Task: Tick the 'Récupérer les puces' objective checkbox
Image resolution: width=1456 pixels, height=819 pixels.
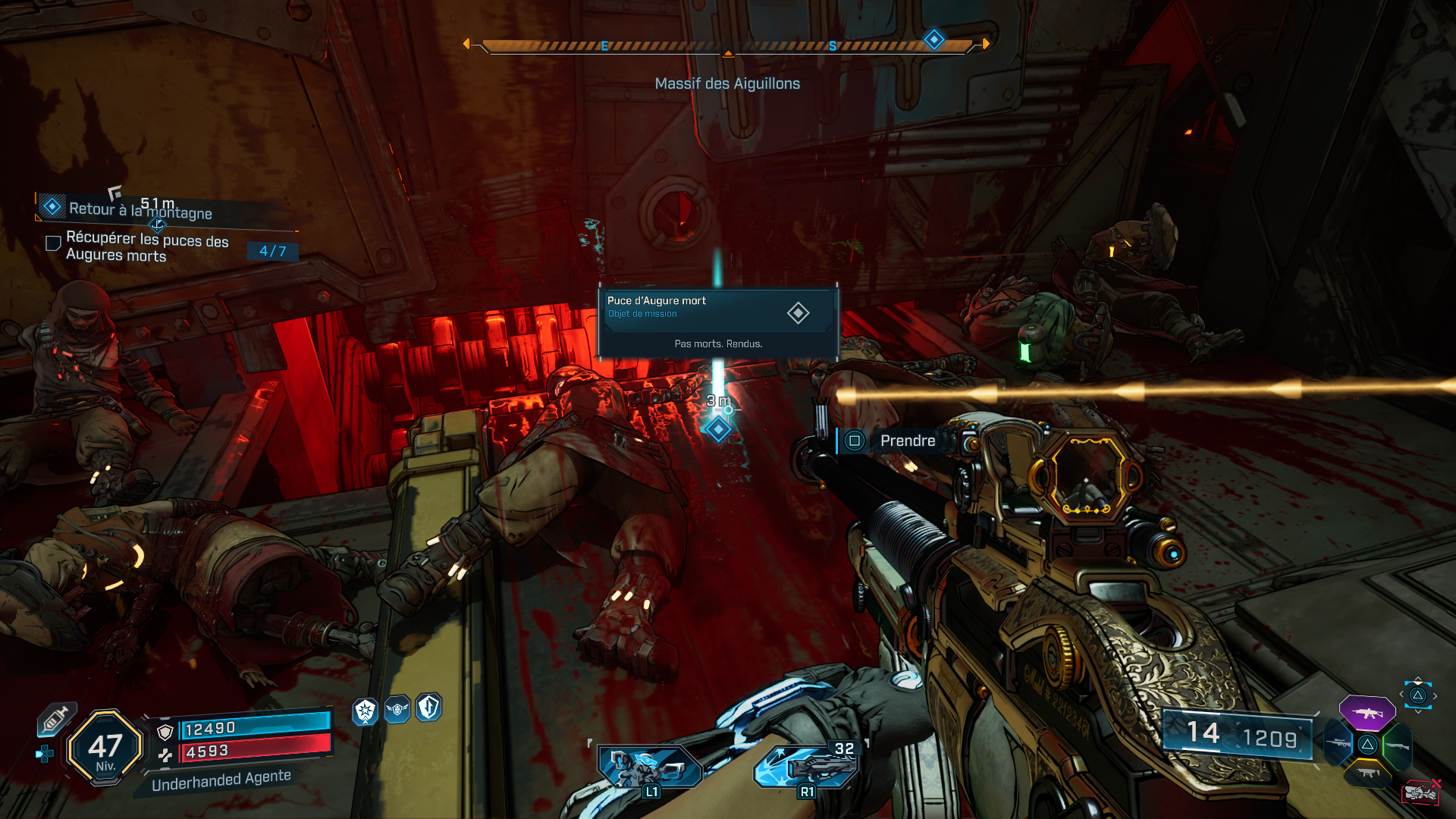Action: pyautogui.click(x=53, y=243)
